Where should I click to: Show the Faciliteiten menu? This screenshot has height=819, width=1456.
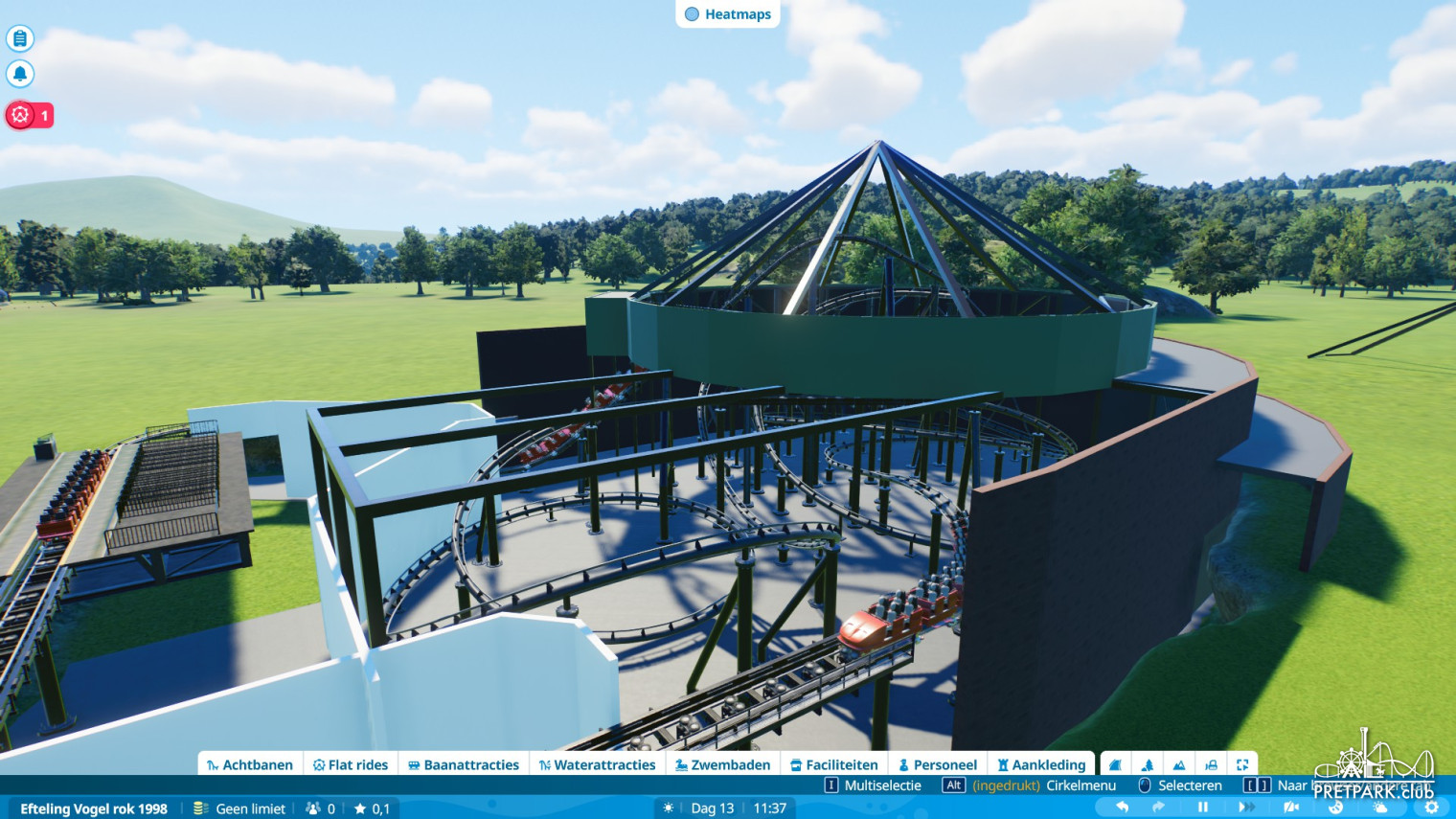pos(833,764)
